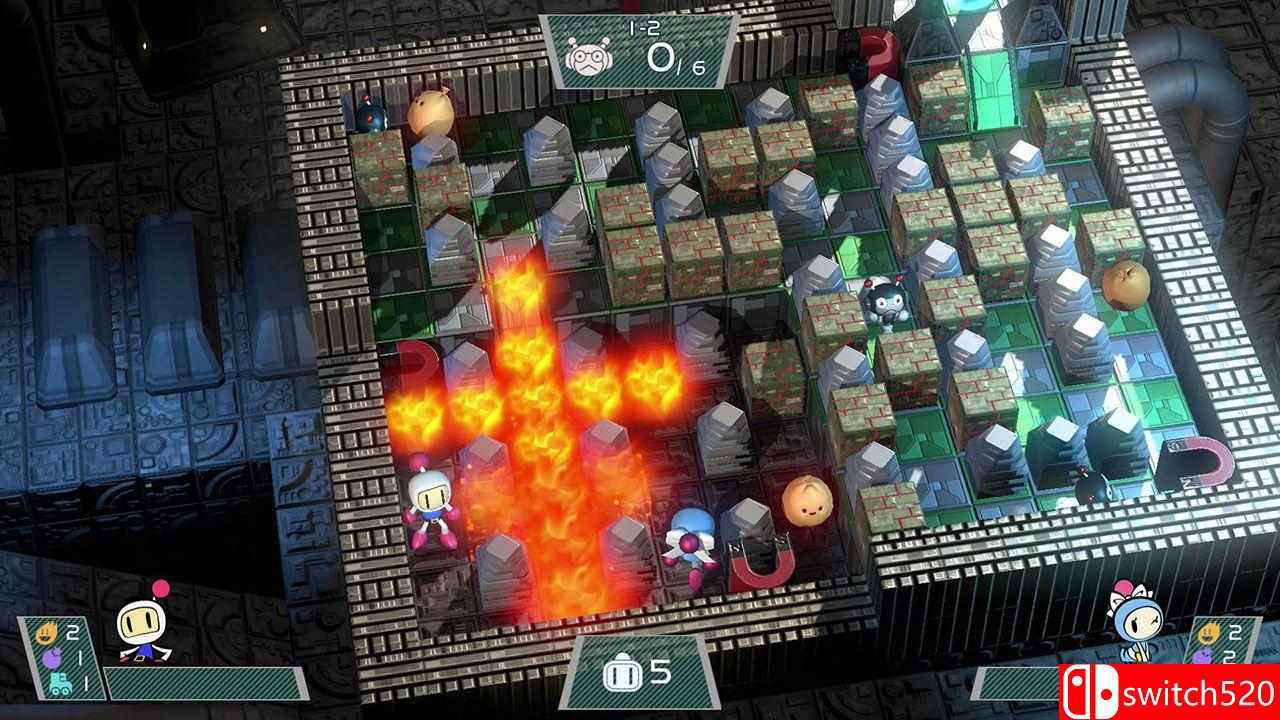Click the black bomb enemy at top left
This screenshot has height=720, width=1280.
[369, 112]
